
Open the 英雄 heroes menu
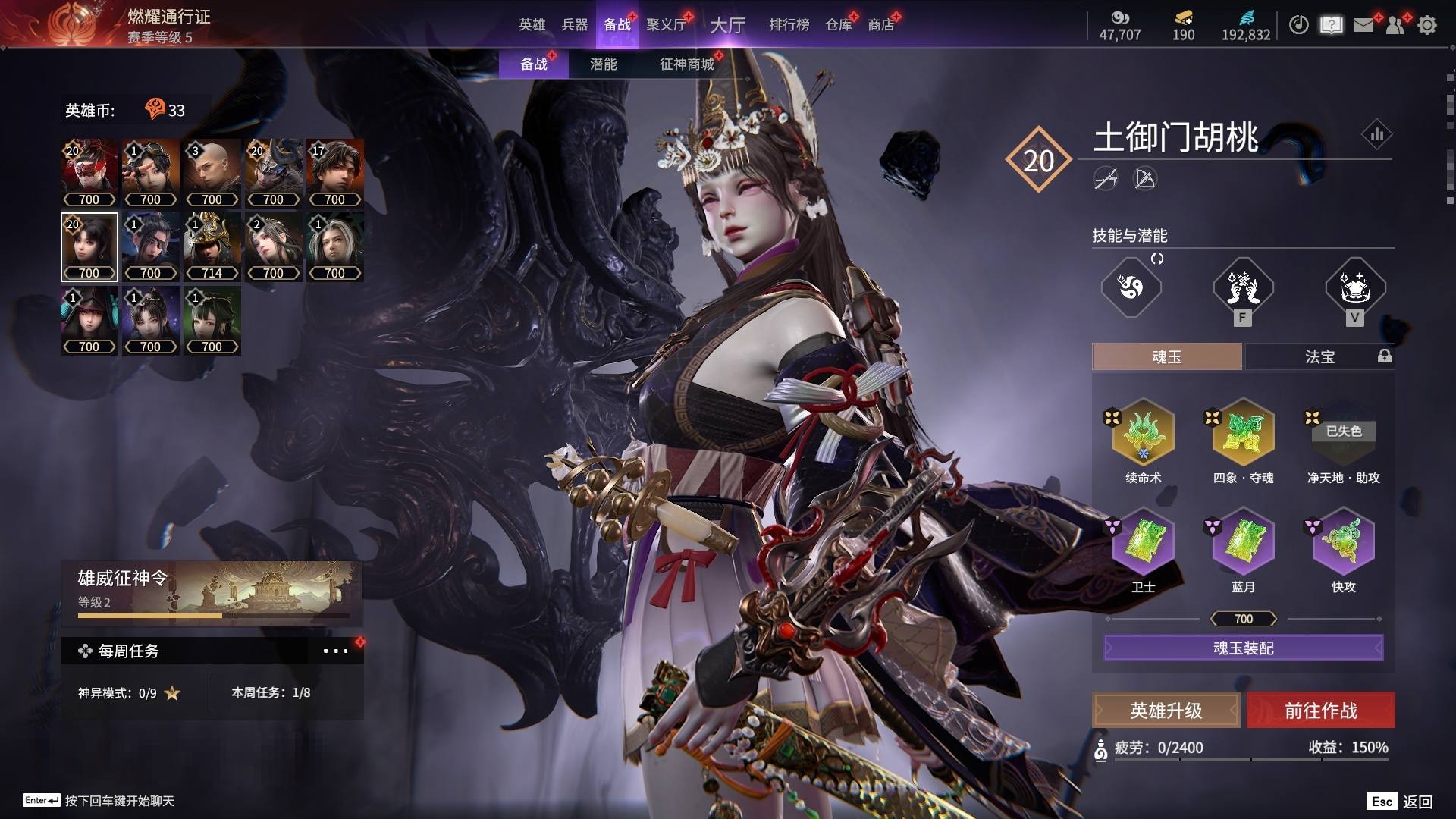point(532,25)
